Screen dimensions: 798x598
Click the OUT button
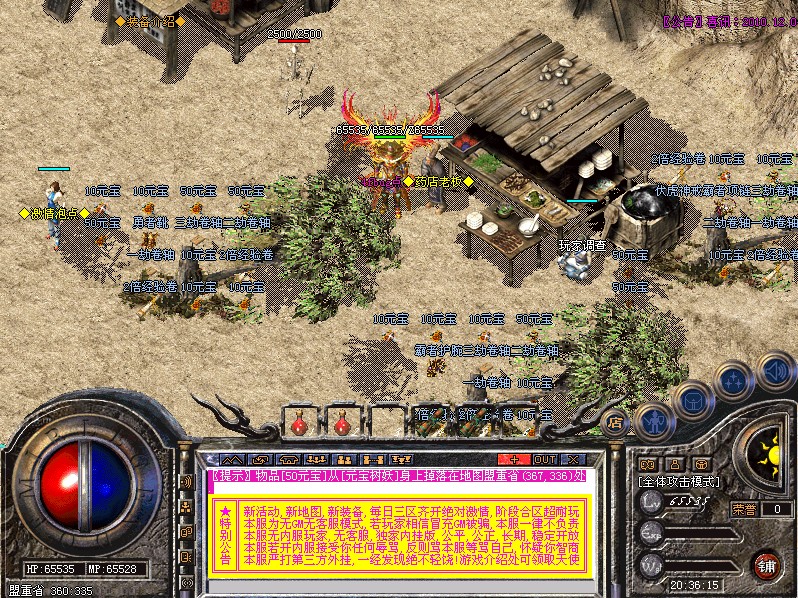(x=546, y=459)
